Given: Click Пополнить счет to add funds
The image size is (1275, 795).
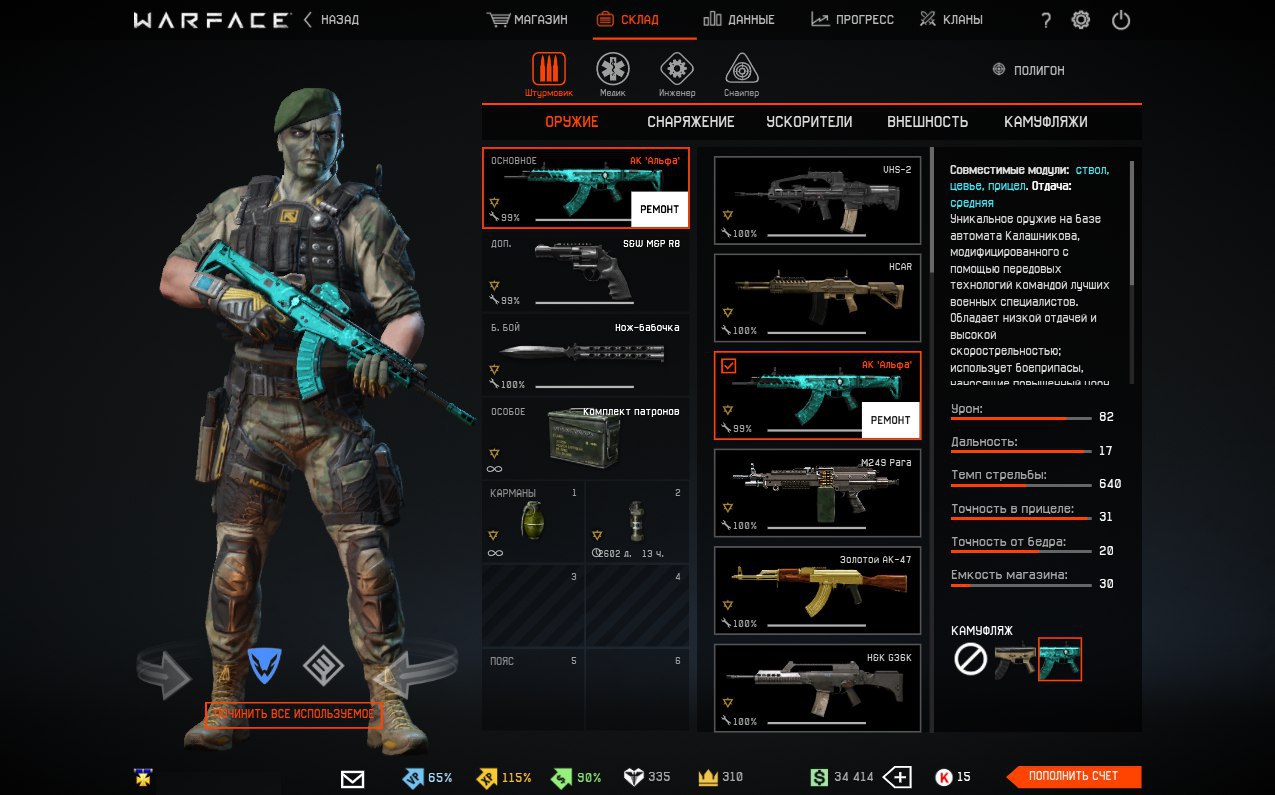Looking at the screenshot, I should click(x=1073, y=776).
